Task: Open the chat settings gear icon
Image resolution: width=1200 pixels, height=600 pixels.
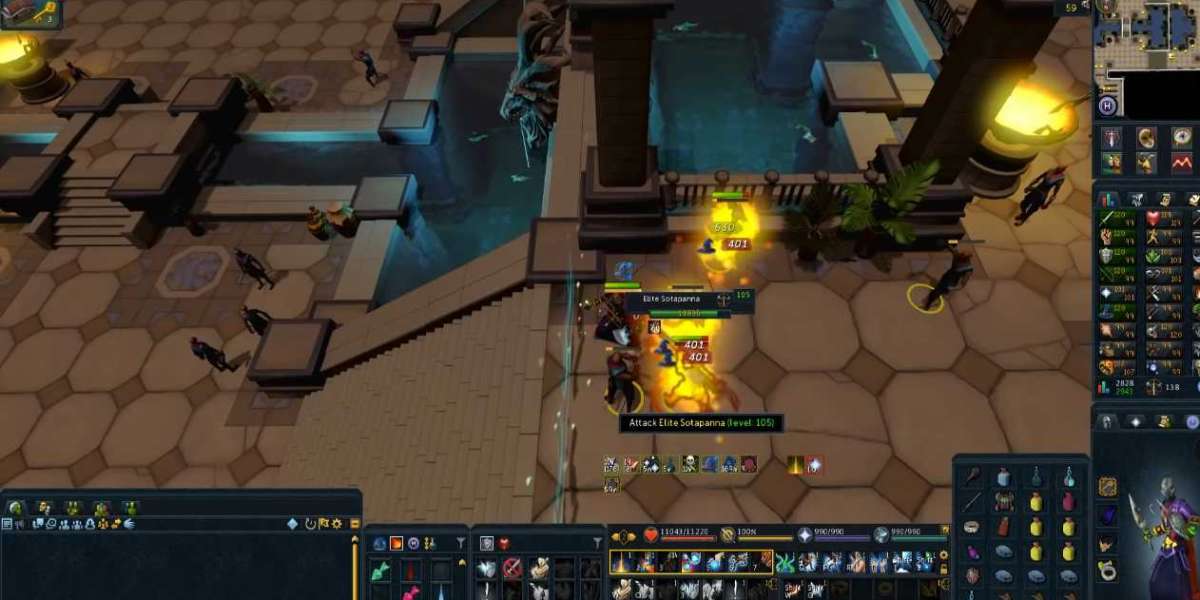Action: pyautogui.click(x=337, y=523)
